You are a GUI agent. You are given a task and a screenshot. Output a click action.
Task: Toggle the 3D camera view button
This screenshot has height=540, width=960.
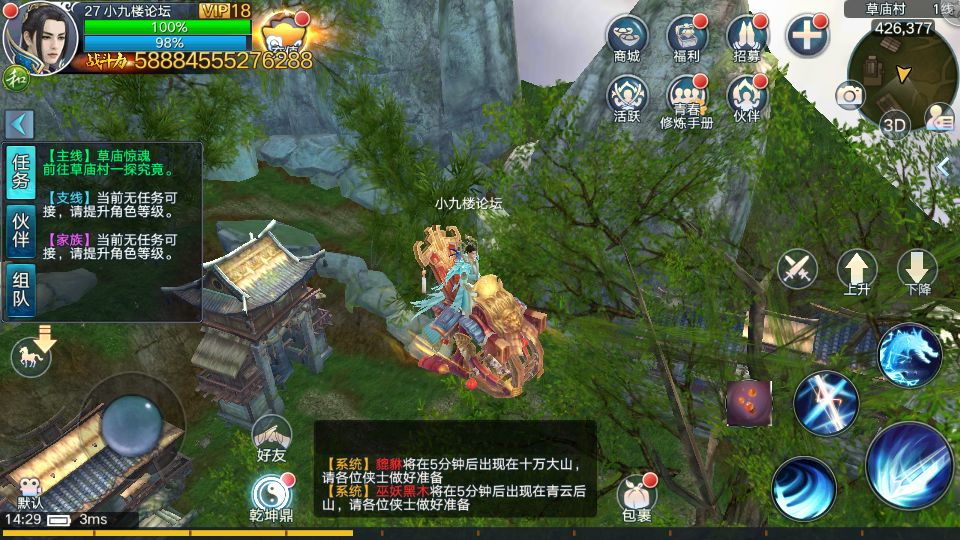(x=894, y=125)
